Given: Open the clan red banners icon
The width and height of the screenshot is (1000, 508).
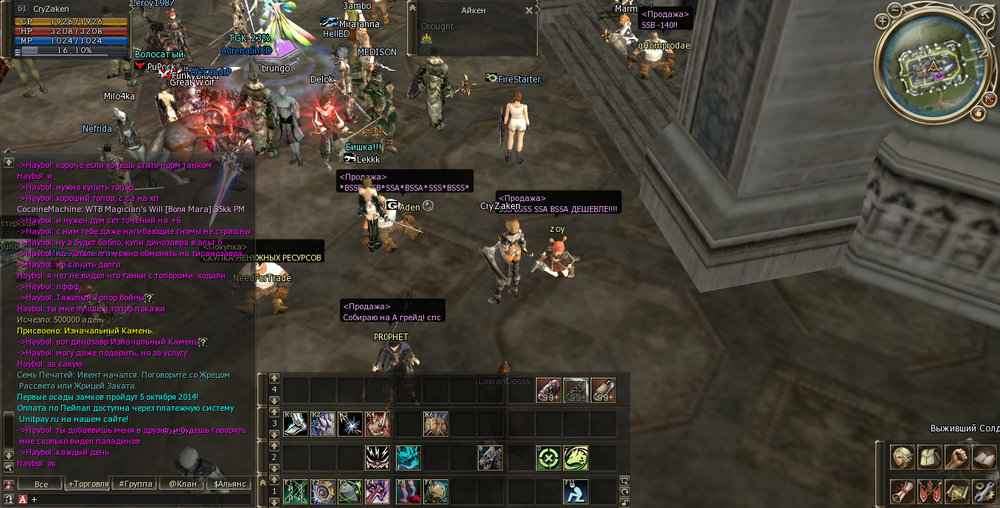Looking at the screenshot, I should pos(931,490).
